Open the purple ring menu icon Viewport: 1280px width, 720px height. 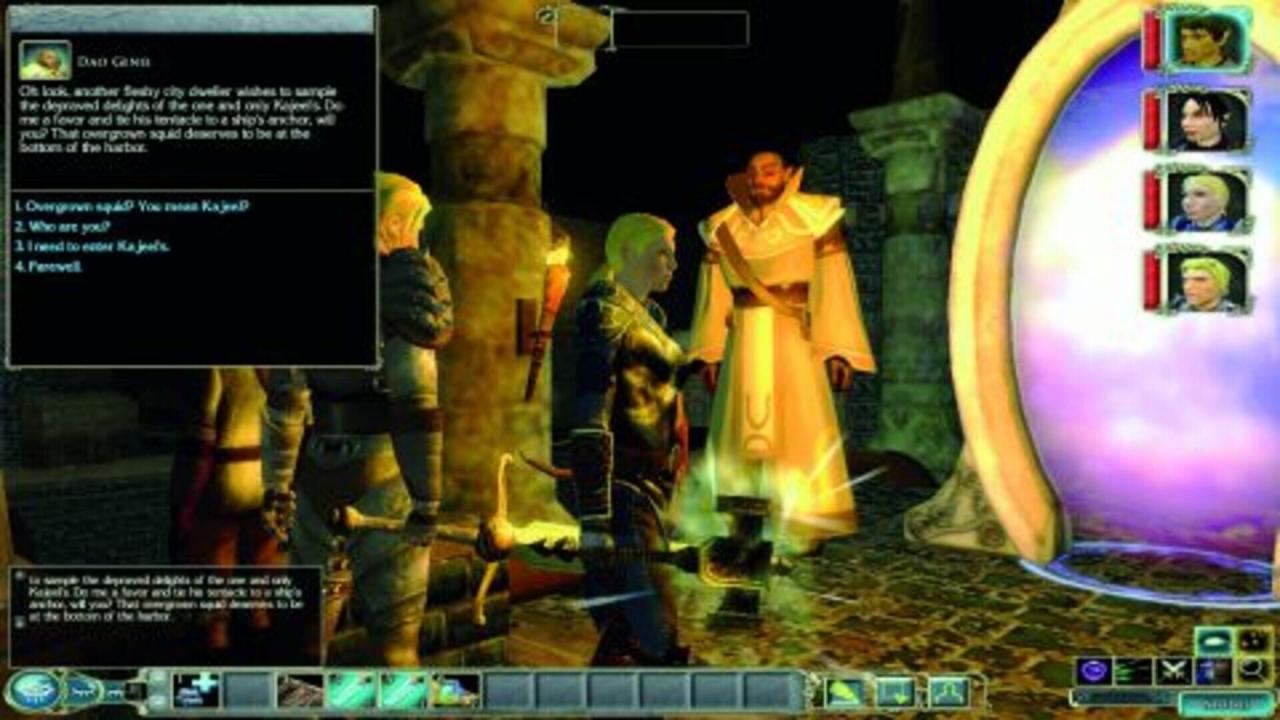point(1093,670)
